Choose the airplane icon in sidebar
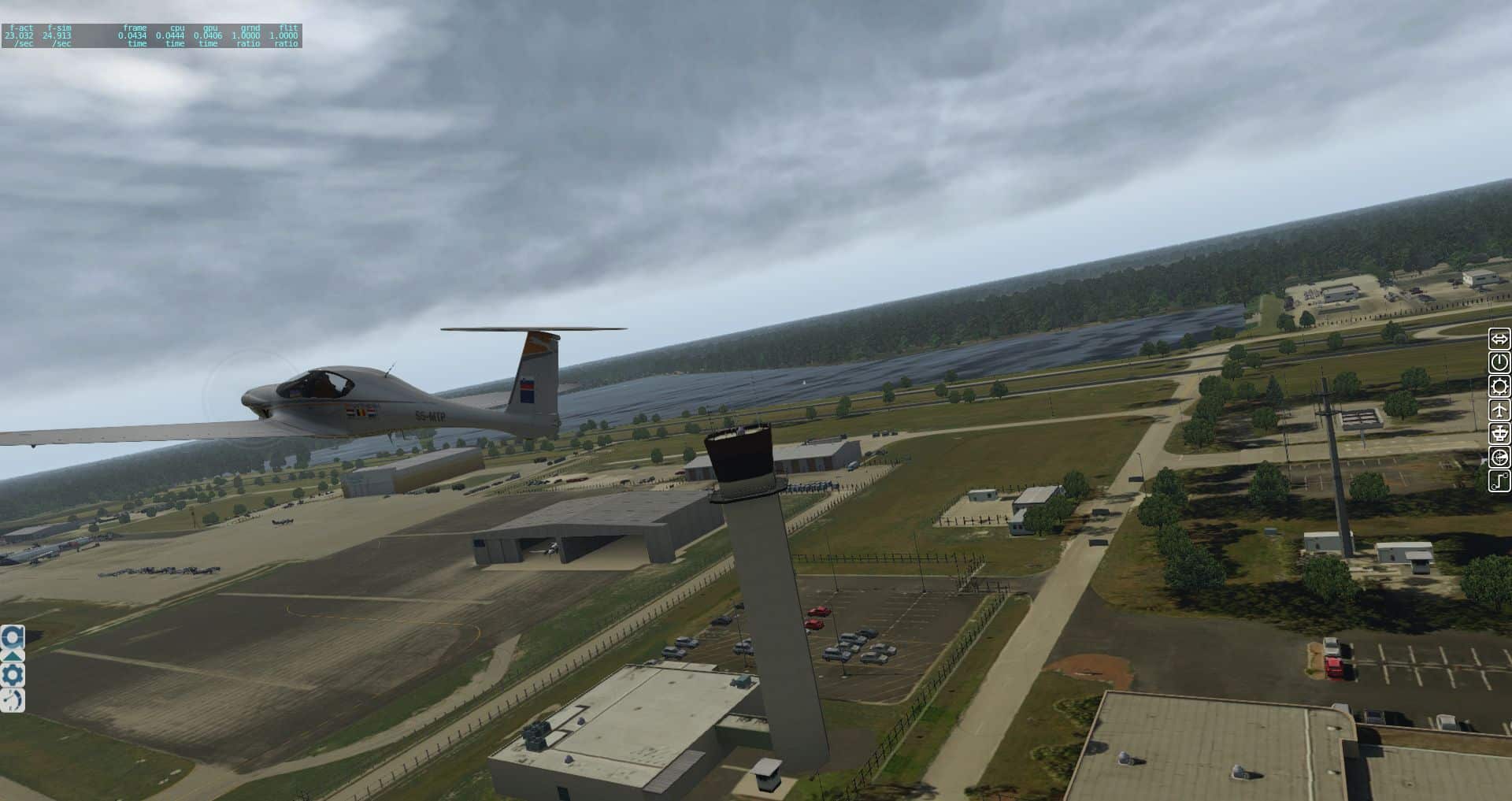 [x=1499, y=410]
